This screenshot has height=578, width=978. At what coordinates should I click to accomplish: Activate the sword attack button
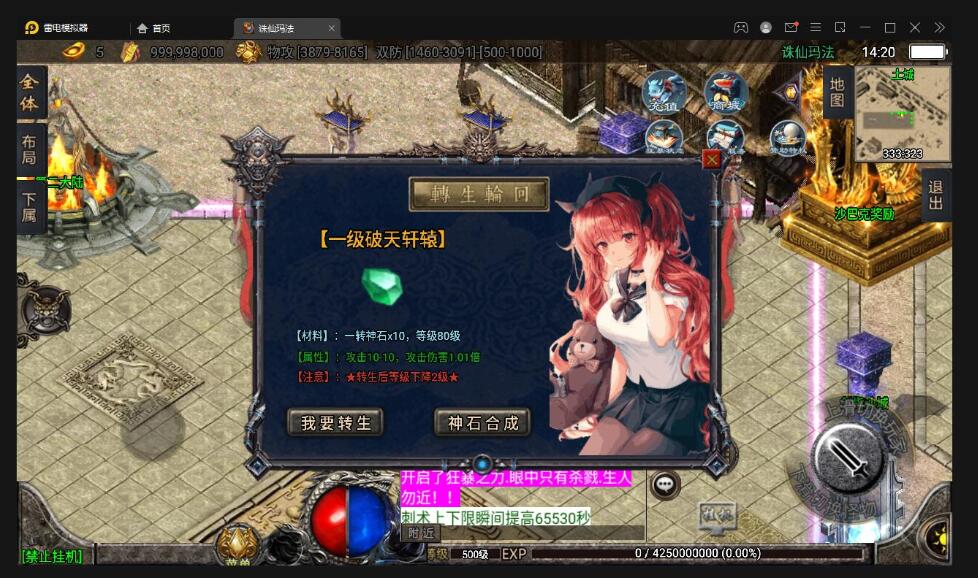tap(848, 459)
